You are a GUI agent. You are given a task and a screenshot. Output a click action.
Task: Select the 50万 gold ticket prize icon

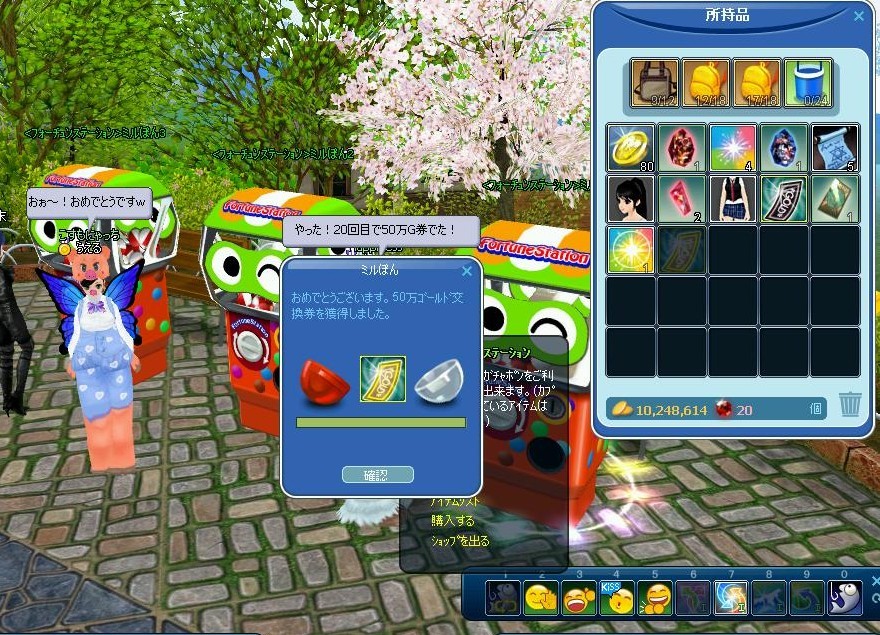[x=382, y=379]
